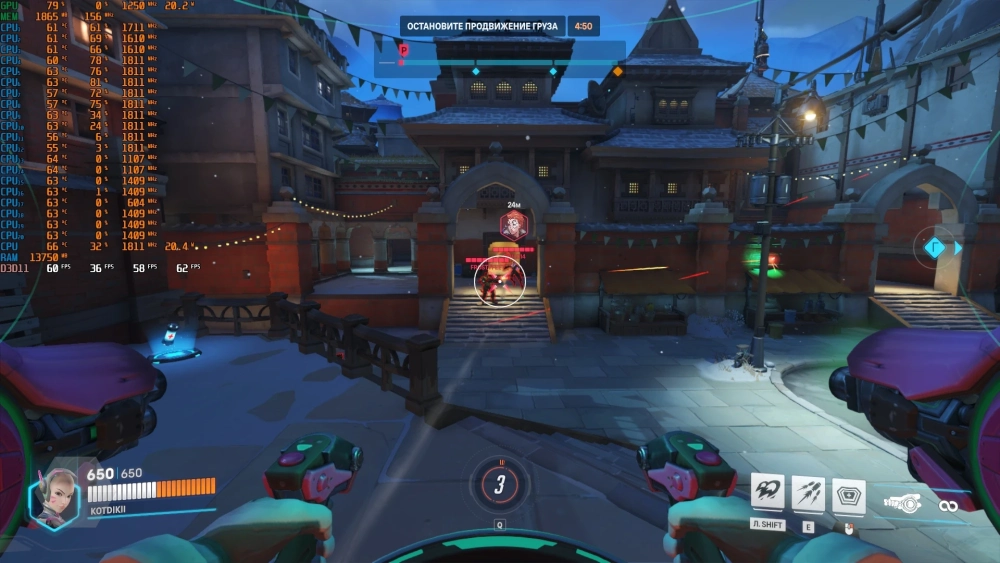Select the ultimate charge meter showing 3
Image resolution: width=1000 pixels, height=563 pixels.
point(499,485)
